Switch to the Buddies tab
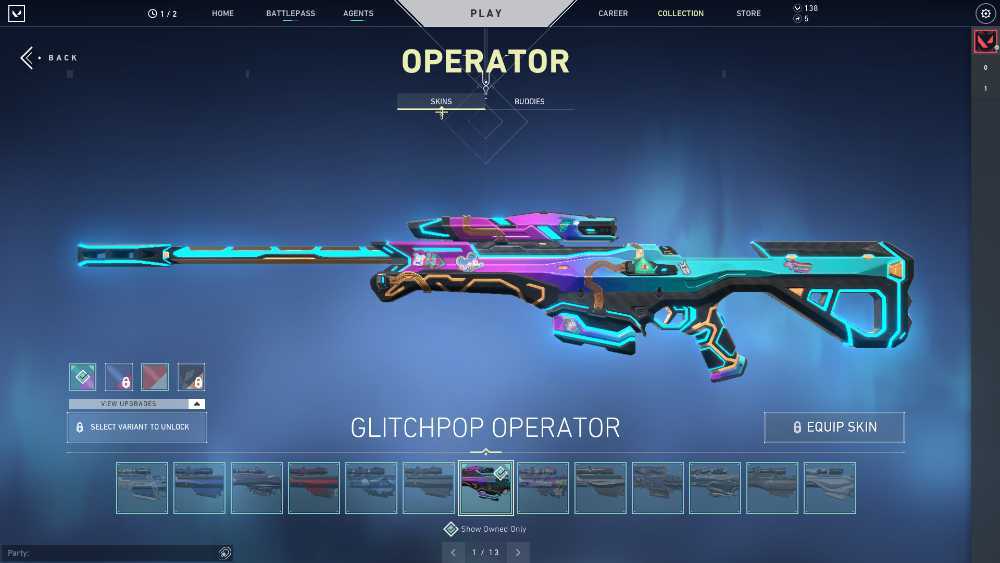The height and width of the screenshot is (563, 1000). tap(529, 101)
